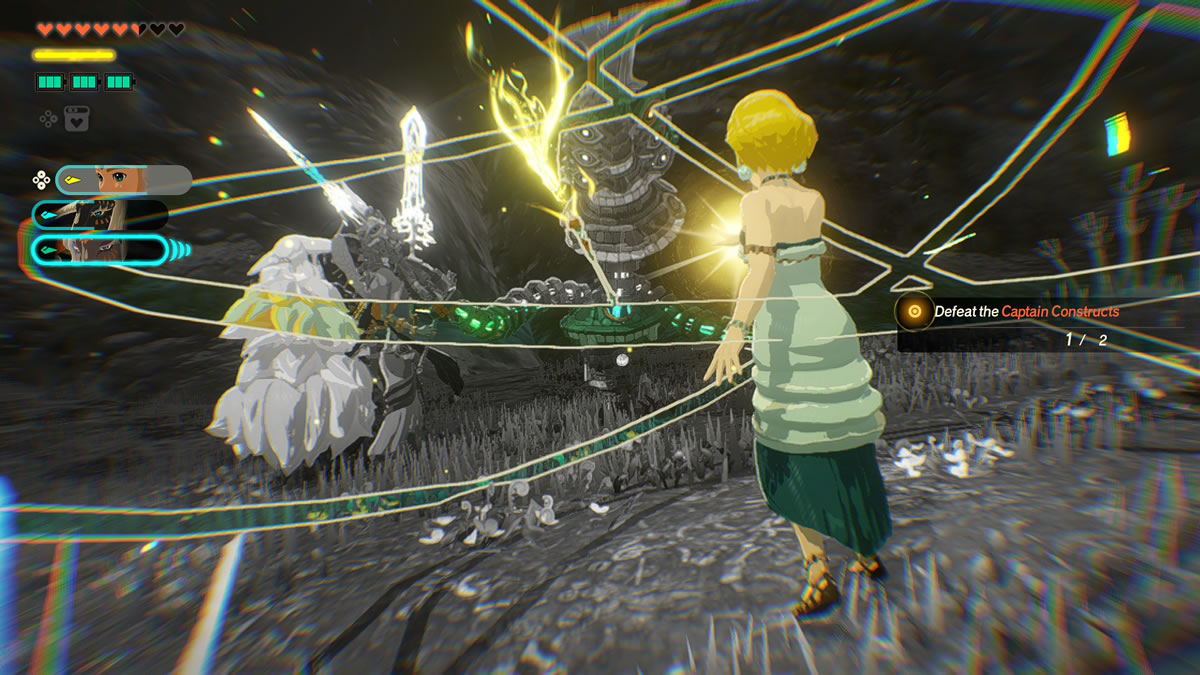The width and height of the screenshot is (1200, 675).
Task: Open the Defeat the Captain Constructs objective
Action: 1025,312
